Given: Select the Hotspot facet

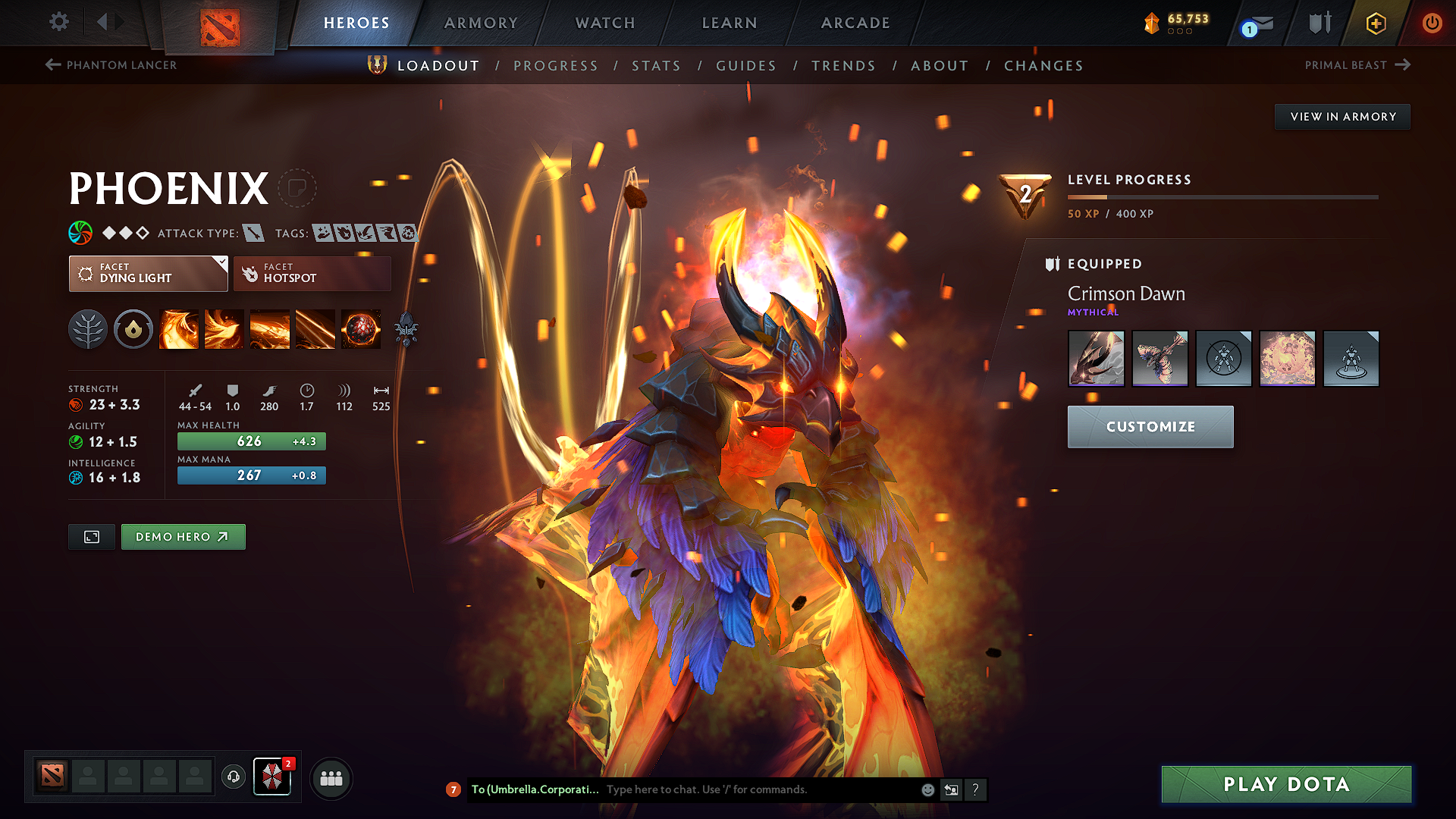Looking at the screenshot, I should pyautogui.click(x=312, y=273).
